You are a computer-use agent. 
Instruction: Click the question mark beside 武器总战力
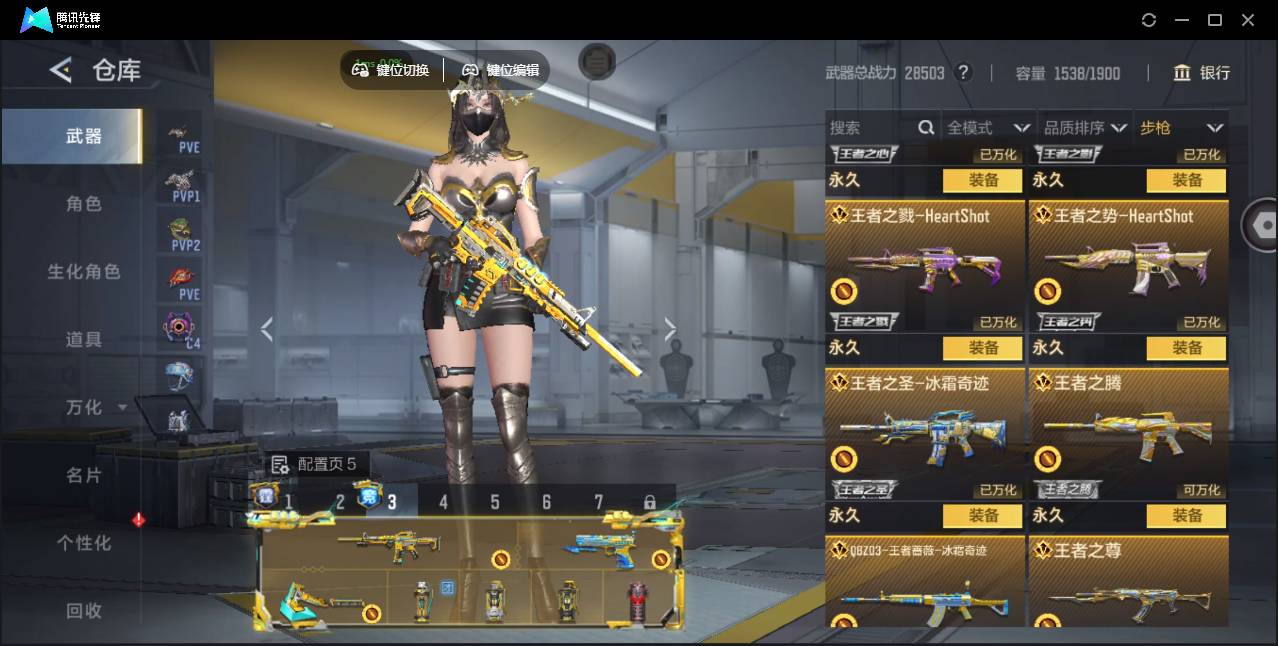coord(963,73)
